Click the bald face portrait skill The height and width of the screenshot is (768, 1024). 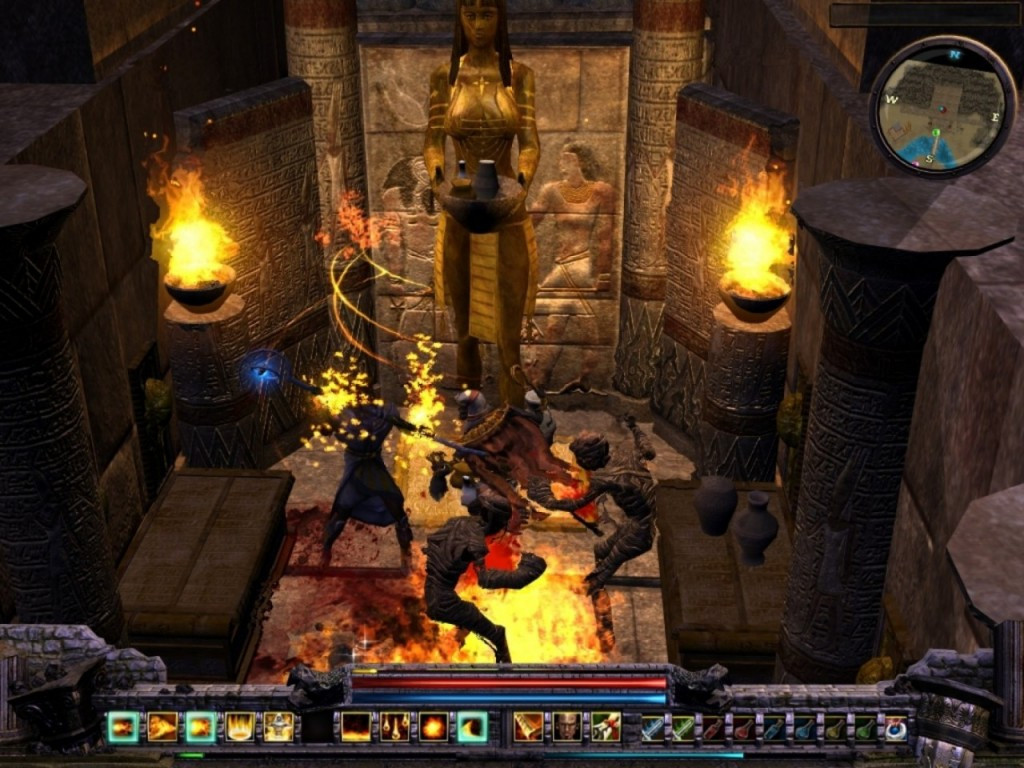click(x=567, y=727)
